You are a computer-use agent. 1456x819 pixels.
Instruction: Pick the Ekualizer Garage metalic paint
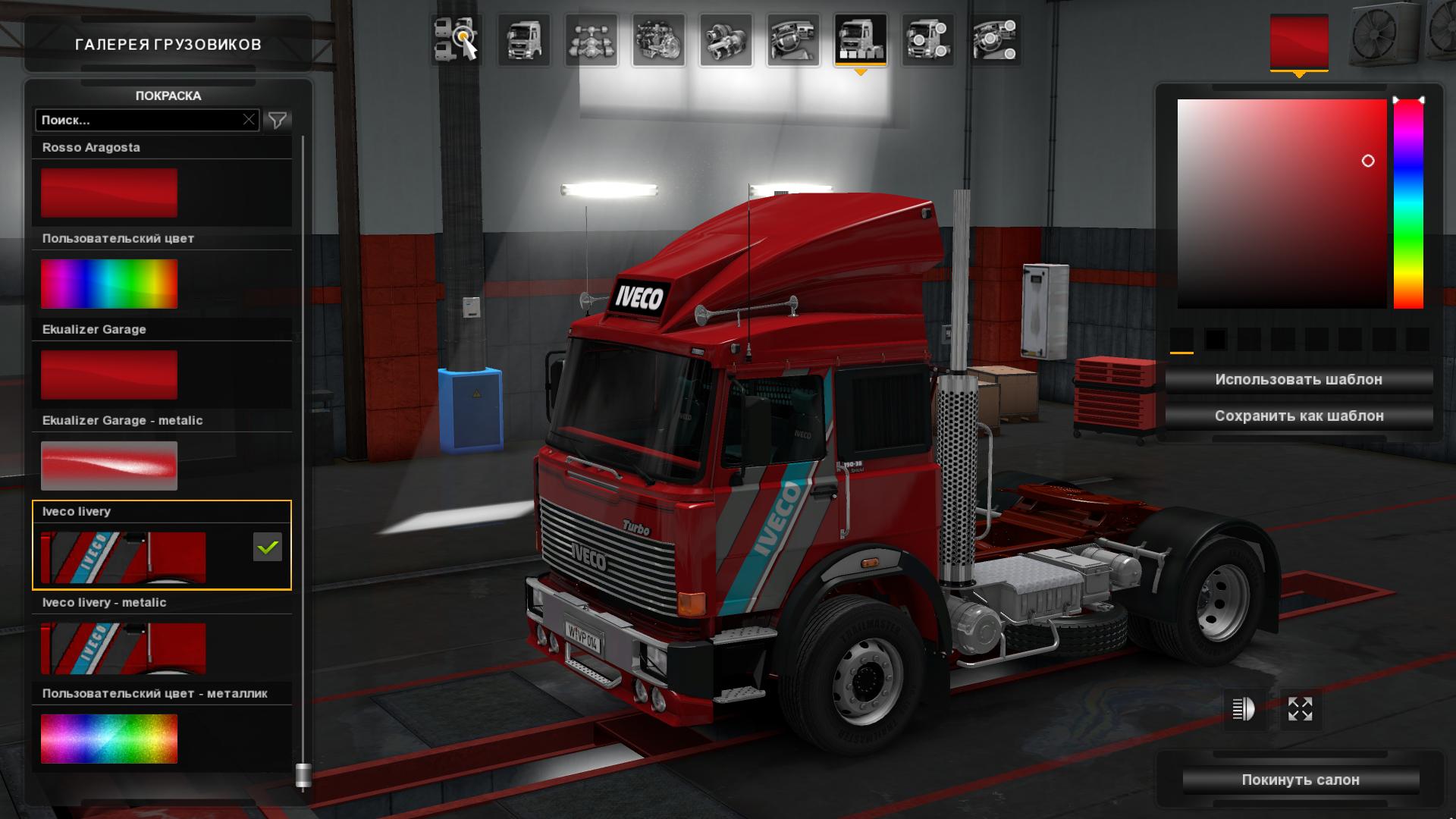pos(109,466)
